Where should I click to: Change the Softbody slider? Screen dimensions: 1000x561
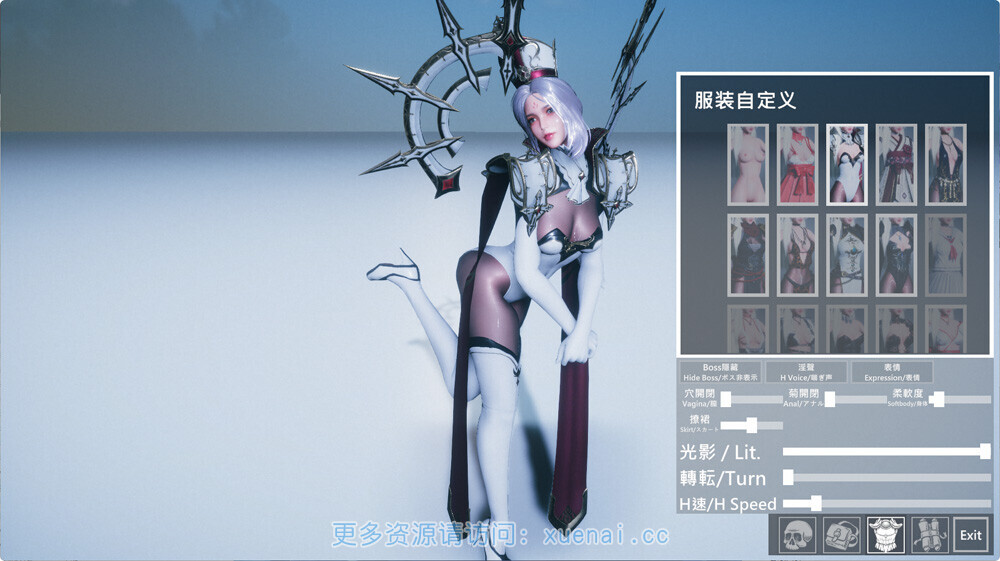938,399
